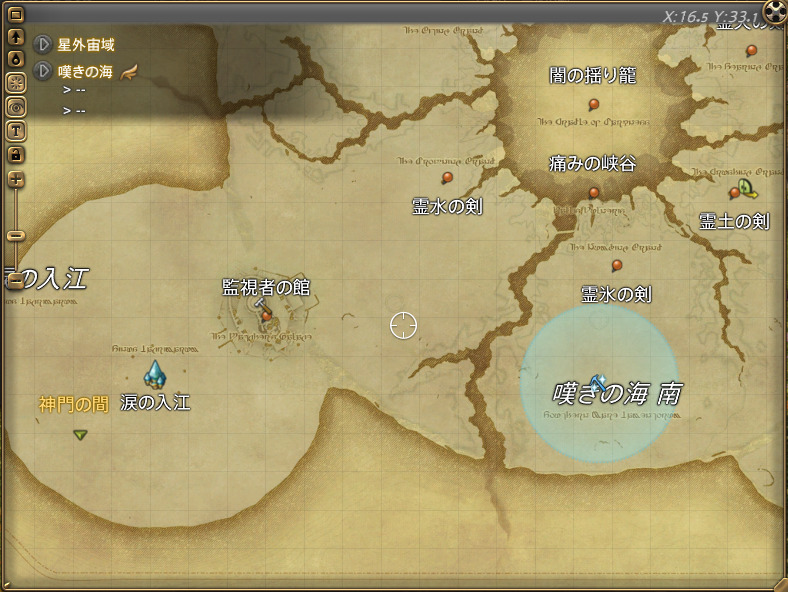Click the padlock map lock button

click(x=16, y=154)
